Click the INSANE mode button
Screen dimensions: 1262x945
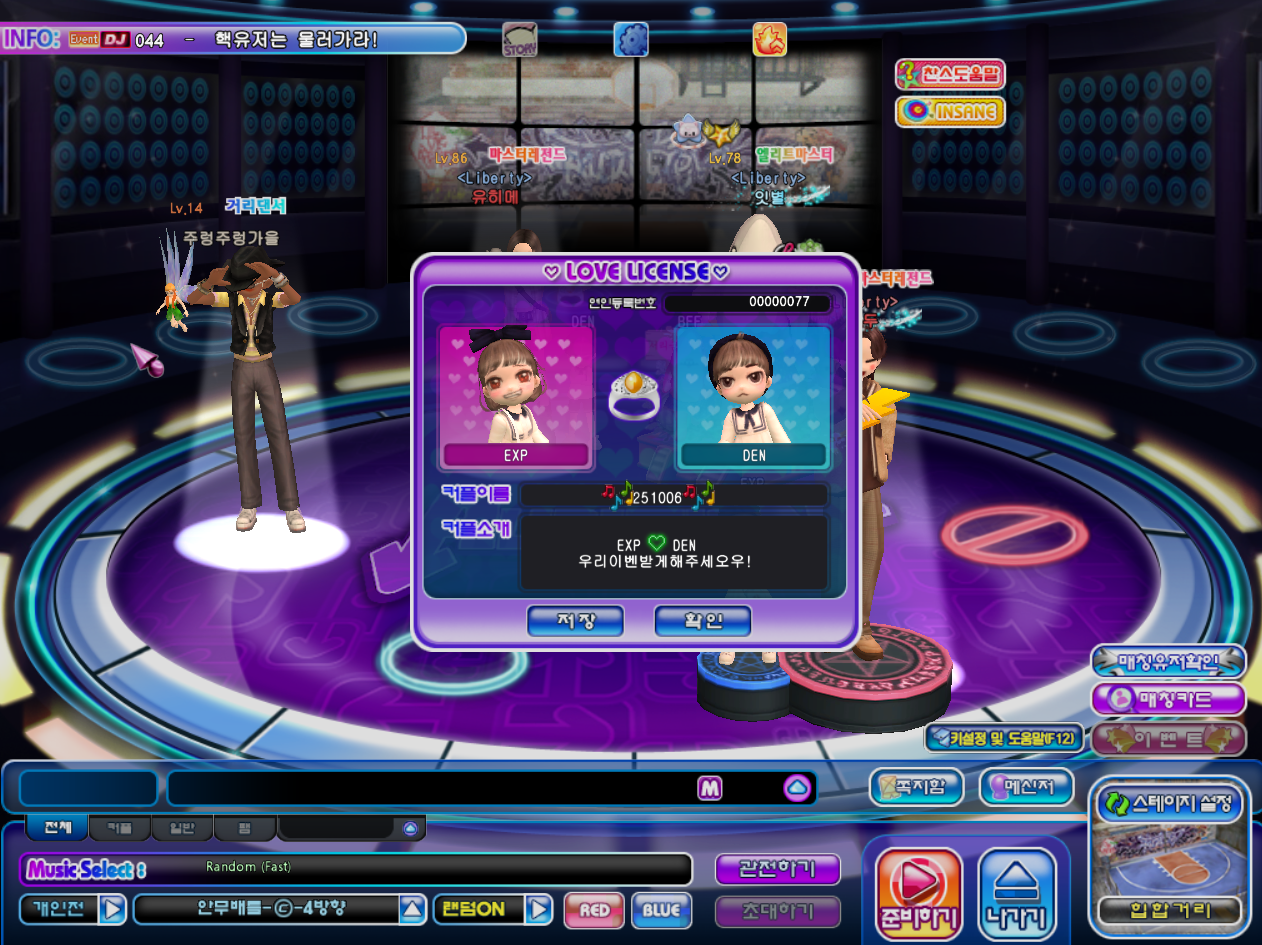pyautogui.click(x=949, y=111)
